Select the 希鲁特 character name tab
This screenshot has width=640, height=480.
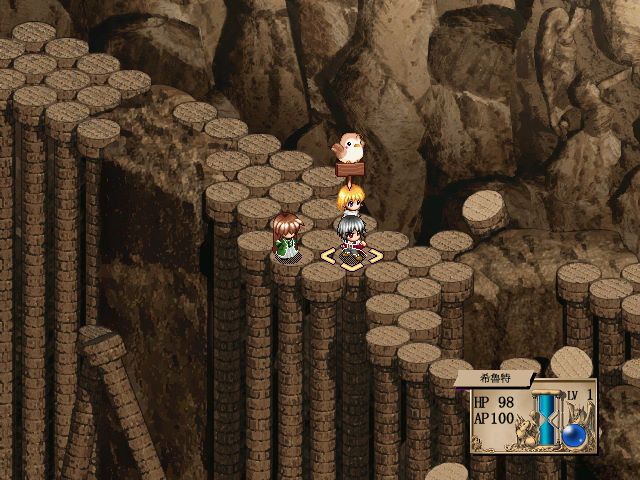click(493, 379)
